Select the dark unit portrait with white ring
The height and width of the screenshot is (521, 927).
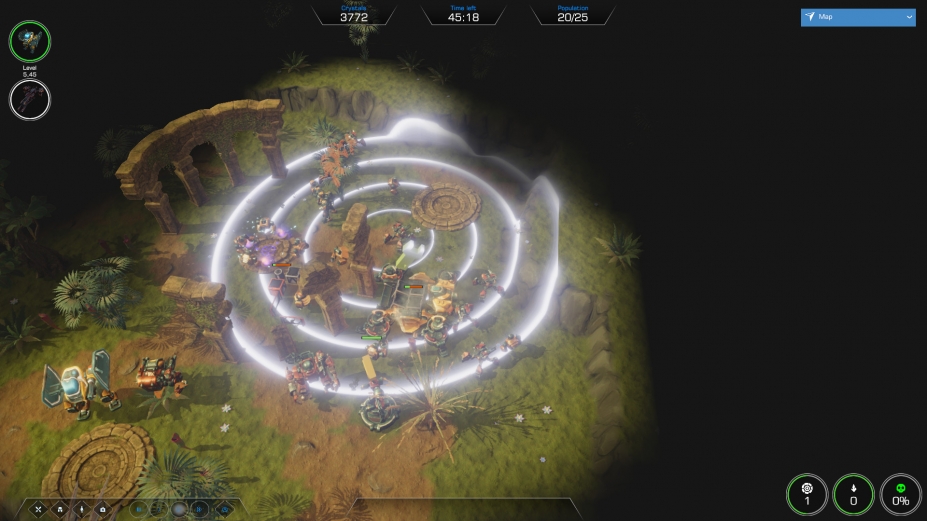click(30, 99)
